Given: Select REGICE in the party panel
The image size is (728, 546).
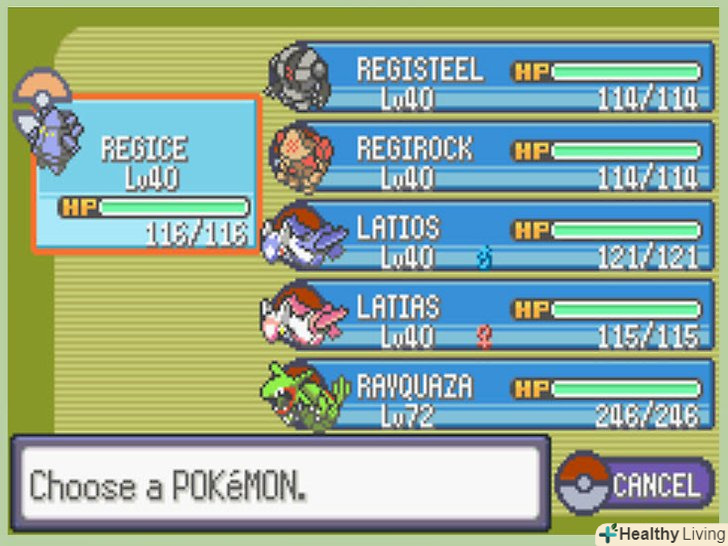Looking at the screenshot, I should pyautogui.click(x=148, y=173).
